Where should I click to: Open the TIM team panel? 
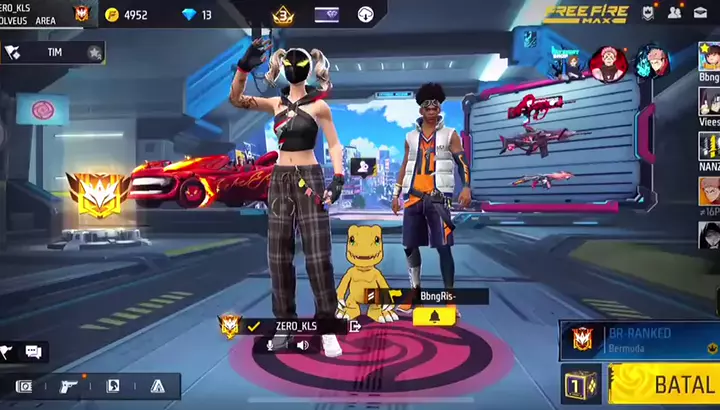(53, 52)
